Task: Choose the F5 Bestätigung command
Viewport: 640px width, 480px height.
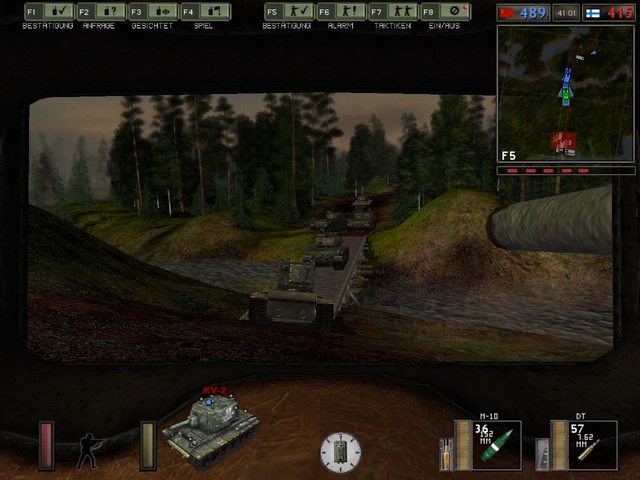Action: (287, 12)
